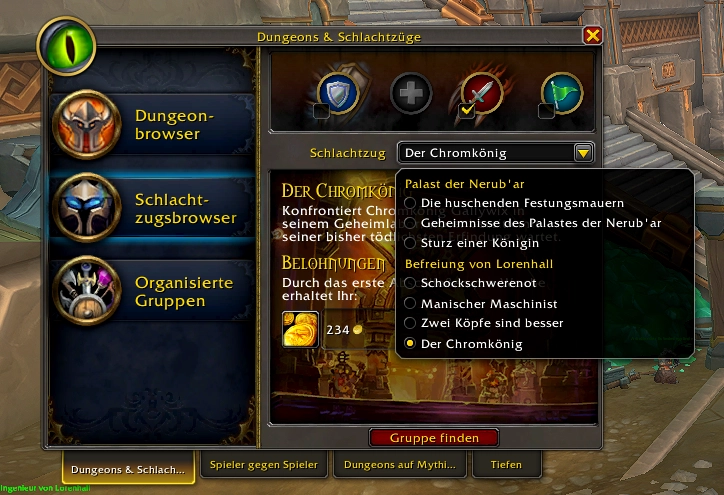Select the Schockschwerenot wing
The height and width of the screenshot is (495, 724).
click(x=410, y=283)
